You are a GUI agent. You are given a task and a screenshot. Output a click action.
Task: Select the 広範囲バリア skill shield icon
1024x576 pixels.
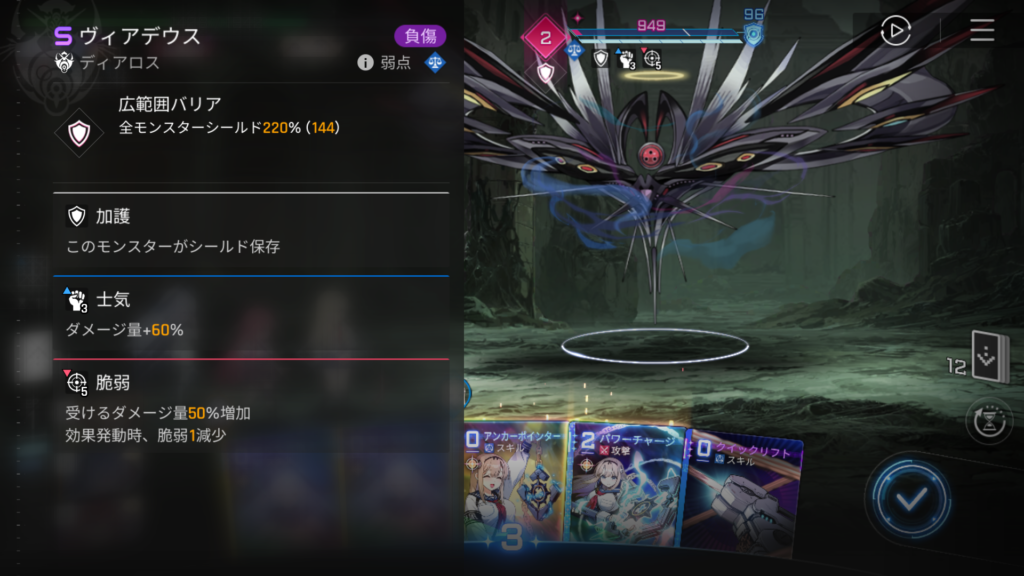click(x=78, y=132)
